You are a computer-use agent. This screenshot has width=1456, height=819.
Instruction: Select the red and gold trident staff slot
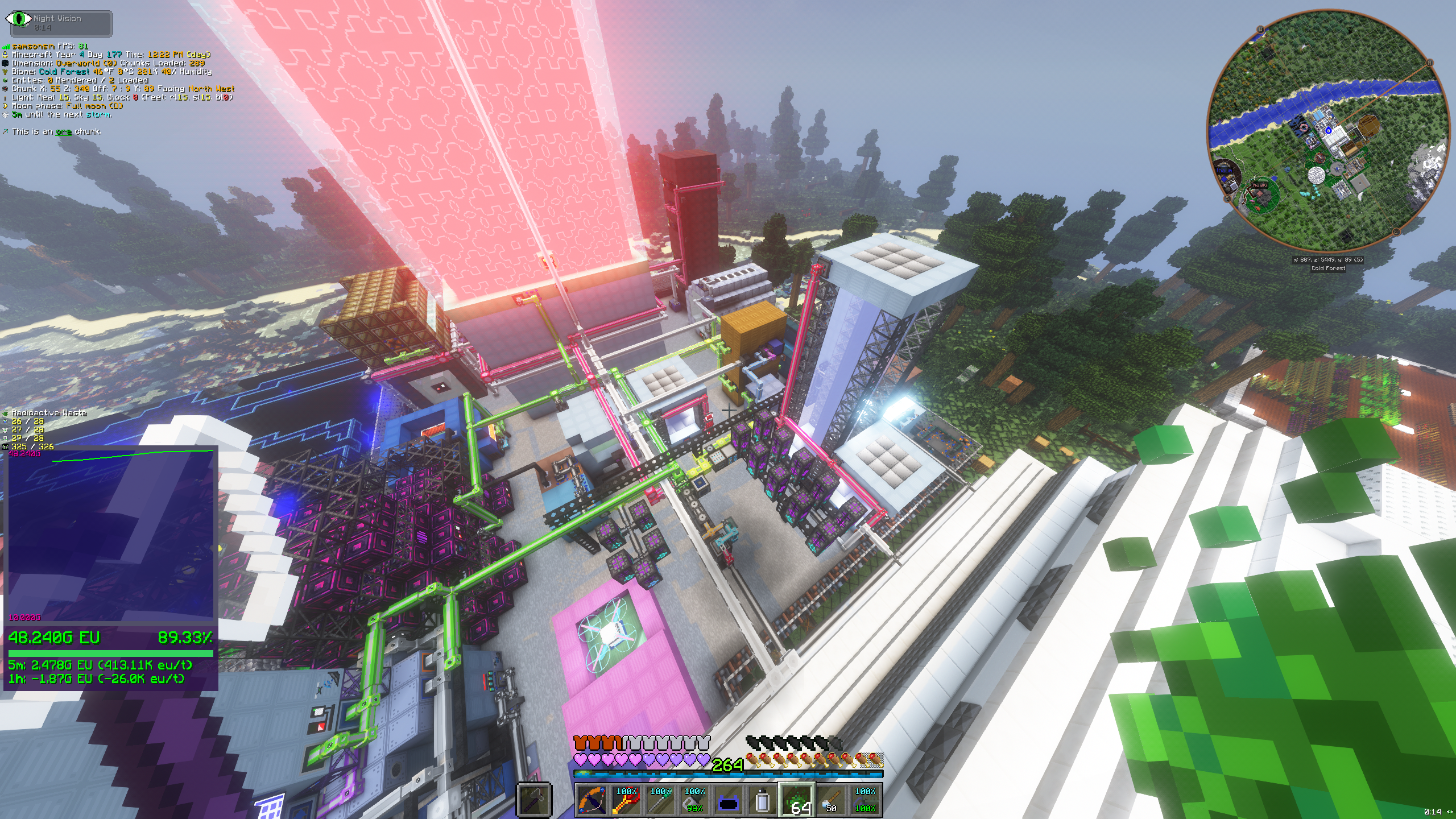click(x=626, y=800)
